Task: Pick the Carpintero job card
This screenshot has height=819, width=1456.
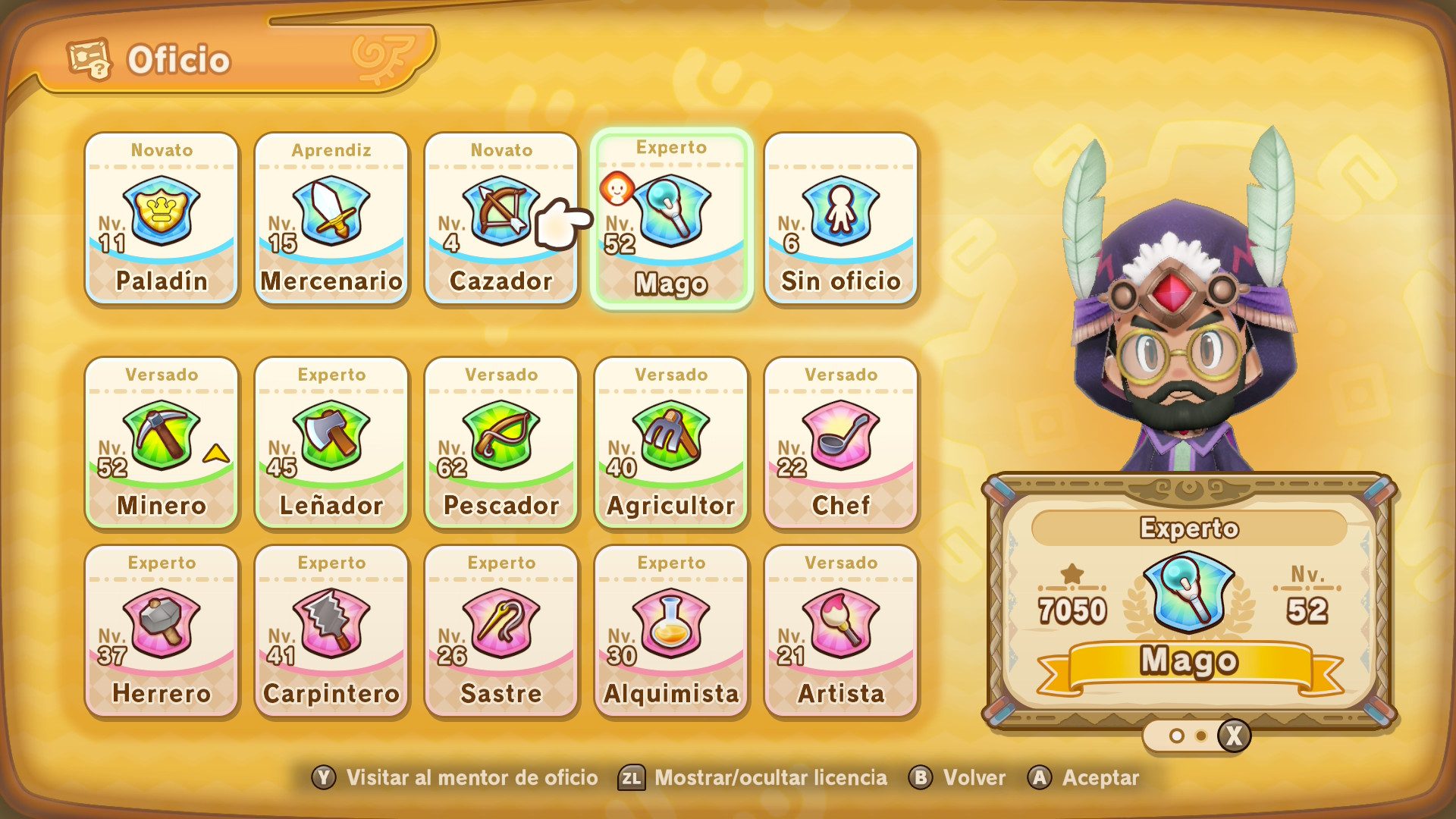Action: (331, 631)
